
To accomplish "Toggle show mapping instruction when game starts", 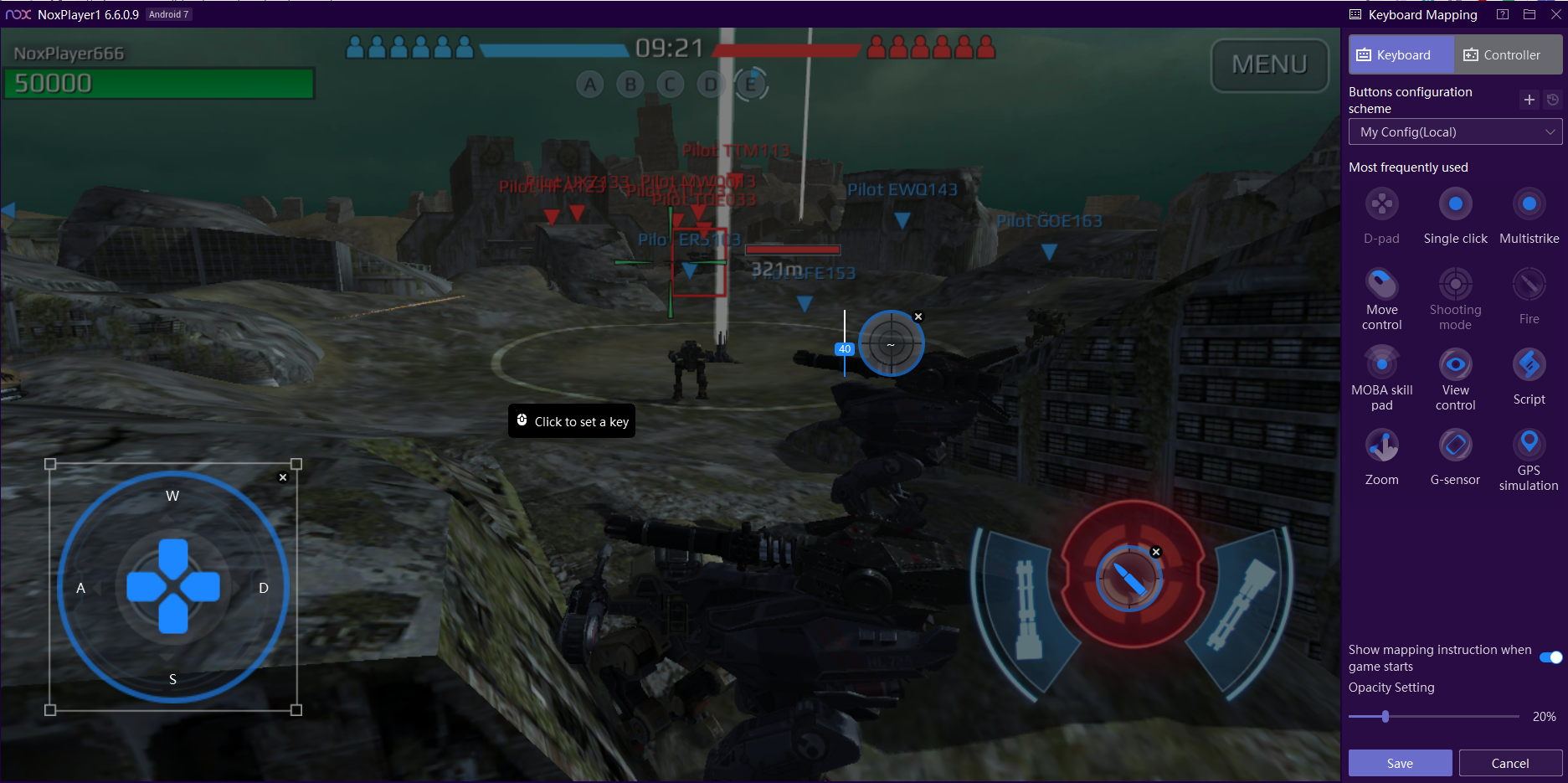I will (x=1550, y=657).
